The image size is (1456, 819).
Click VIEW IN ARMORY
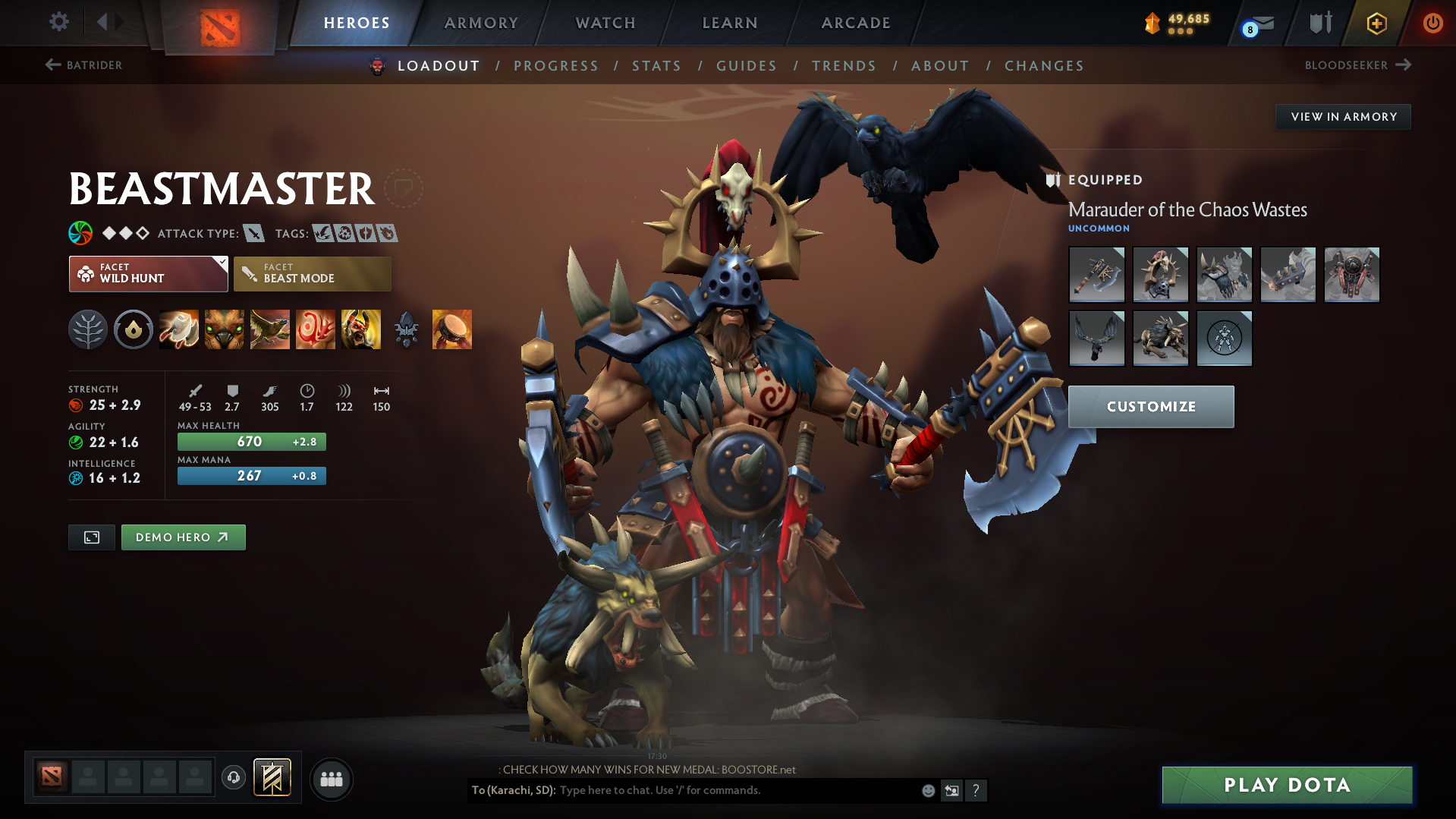click(x=1343, y=116)
